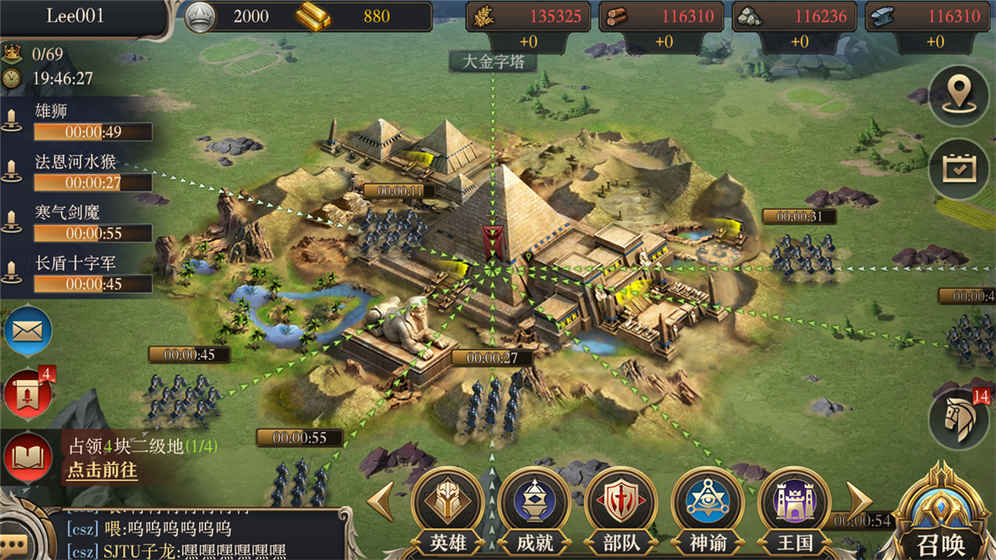The height and width of the screenshot is (560, 996).
Task: Show more items with right menu arrow
Action: tap(859, 500)
